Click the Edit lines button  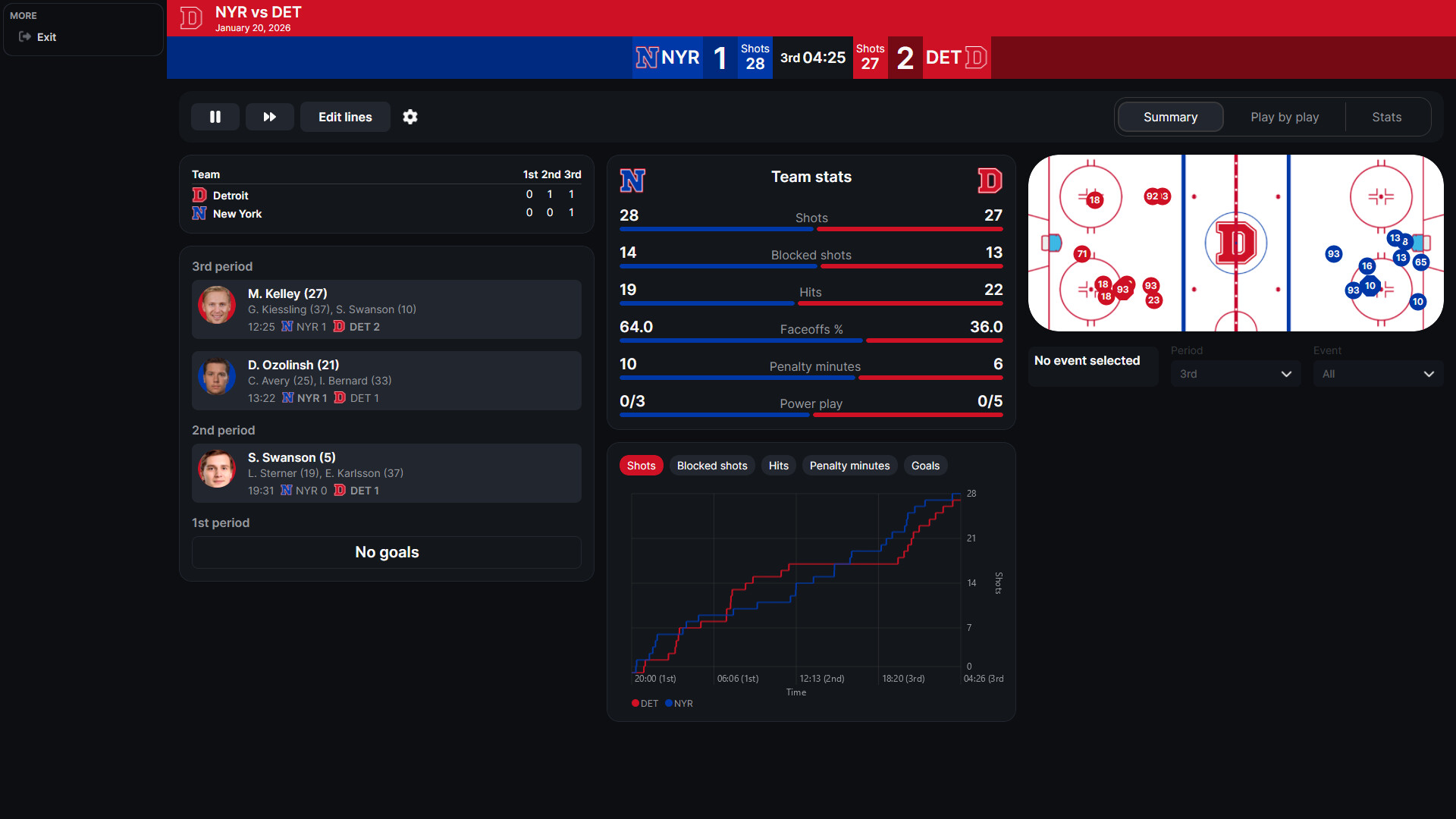[x=345, y=117]
